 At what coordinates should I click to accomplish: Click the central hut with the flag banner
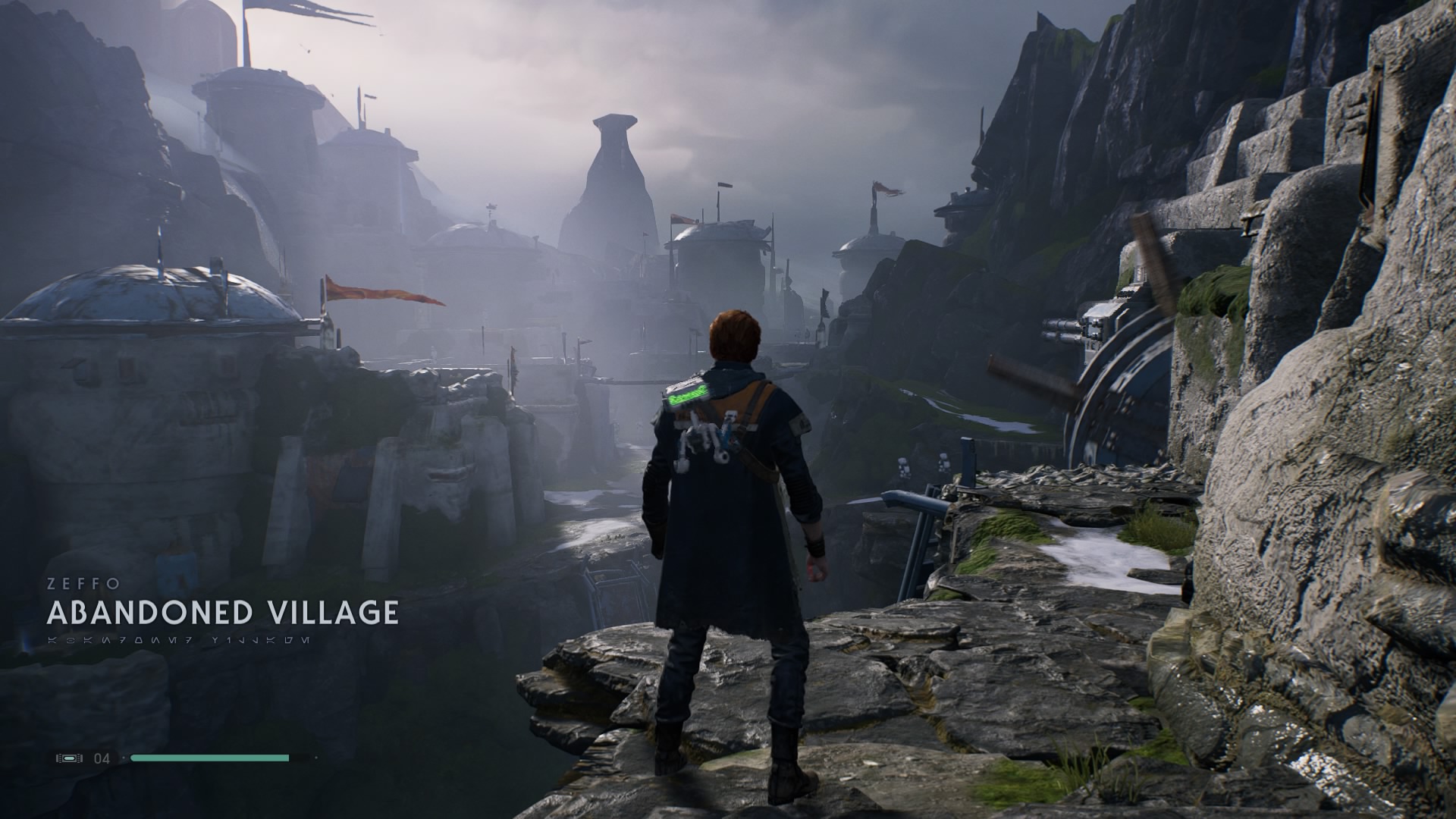(x=720, y=250)
